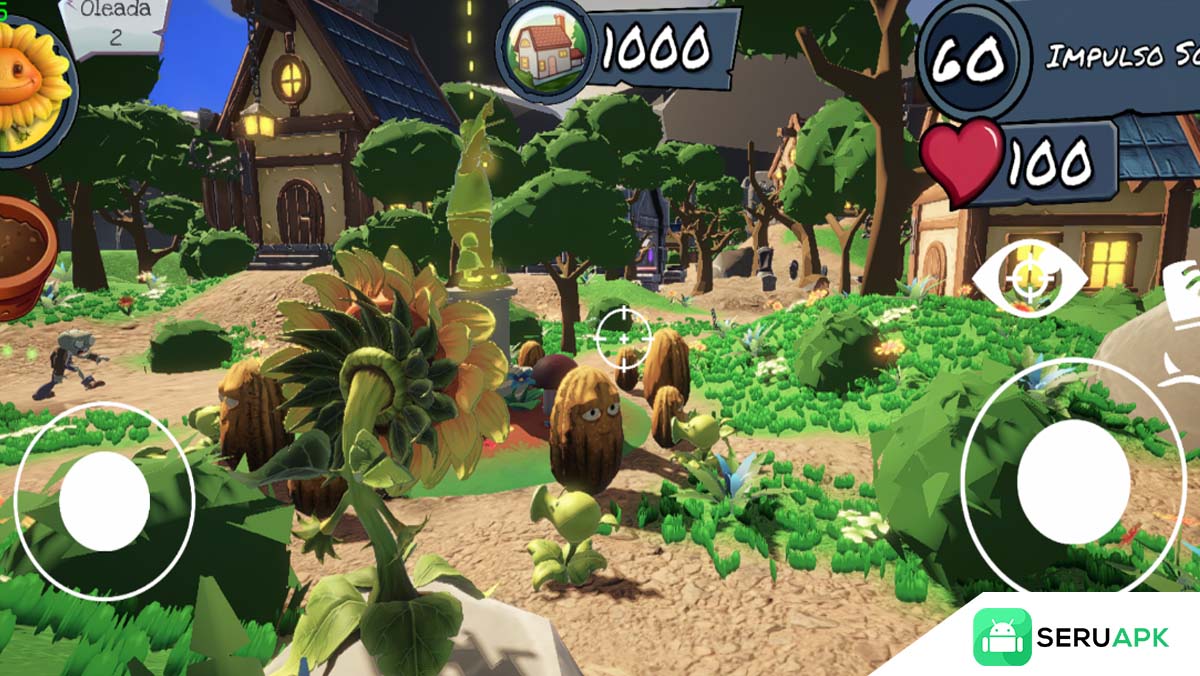Toggle the eye crosshair aim button
This screenshot has height=676, width=1200.
[1030, 278]
